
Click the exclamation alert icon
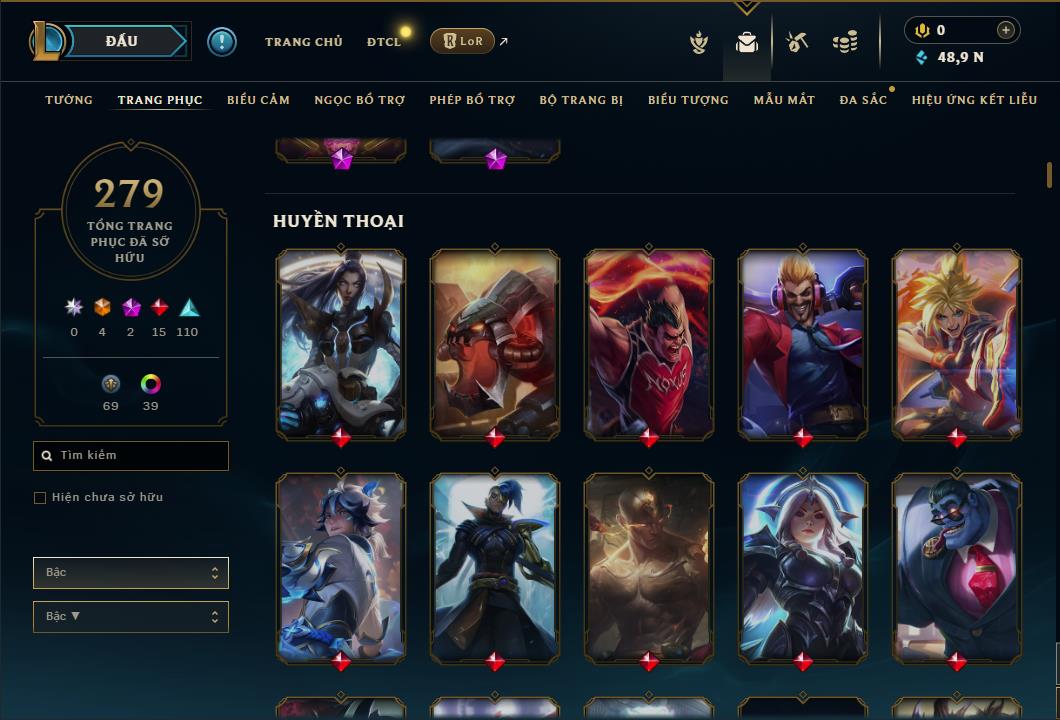click(222, 41)
